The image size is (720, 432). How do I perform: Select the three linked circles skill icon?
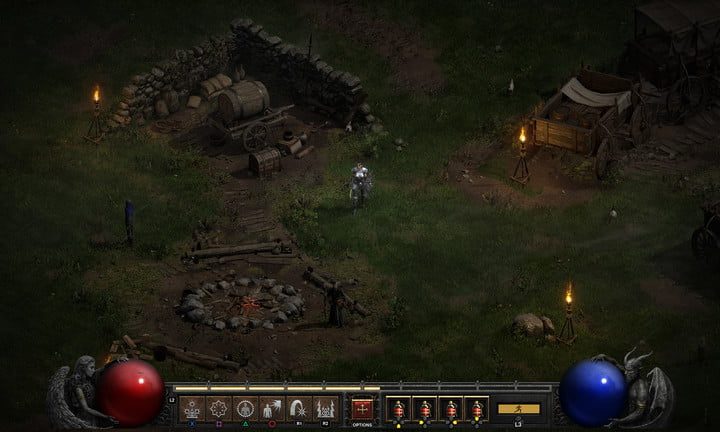click(191, 408)
